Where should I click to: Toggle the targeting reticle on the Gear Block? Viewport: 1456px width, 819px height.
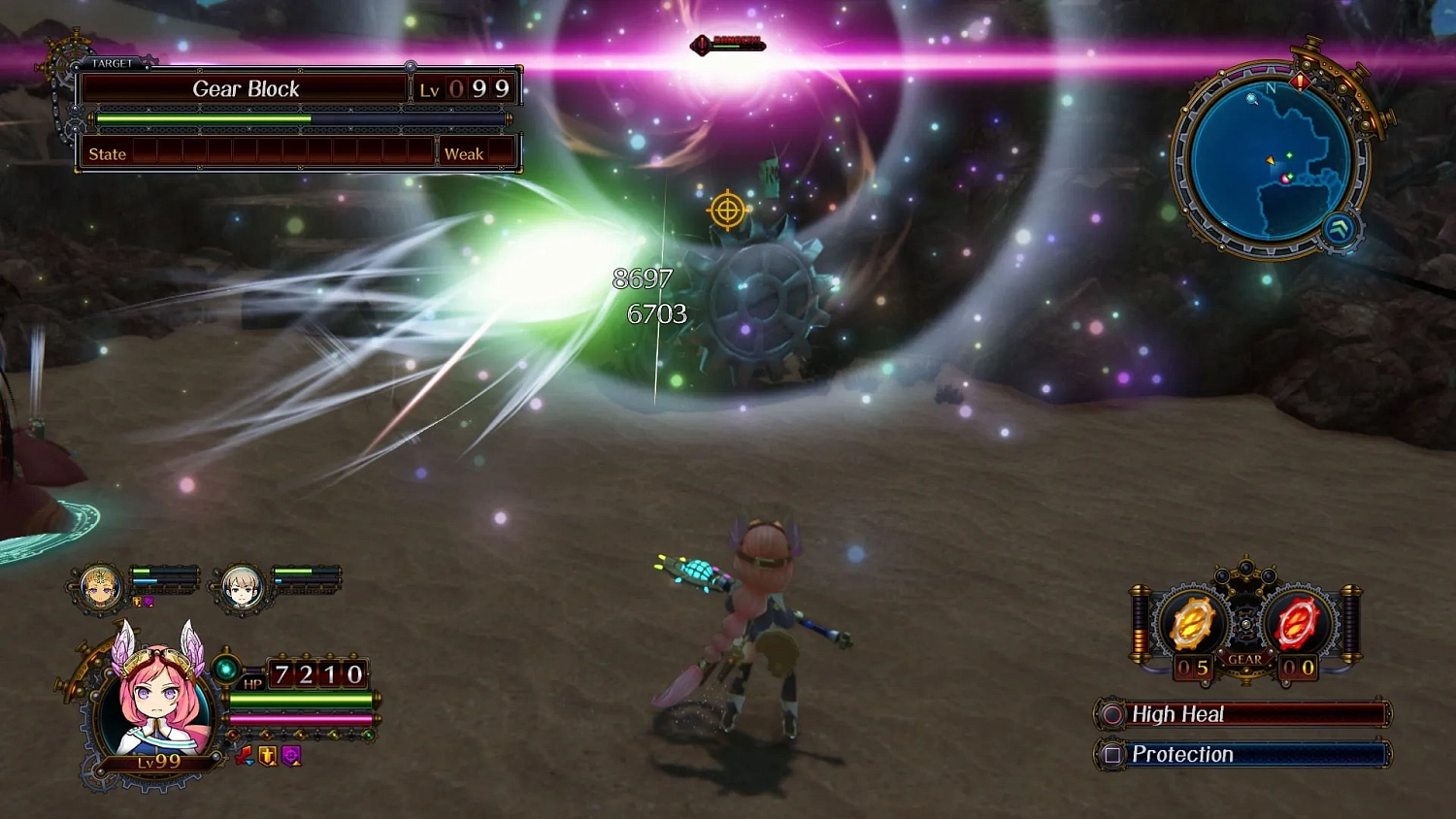coord(728,210)
